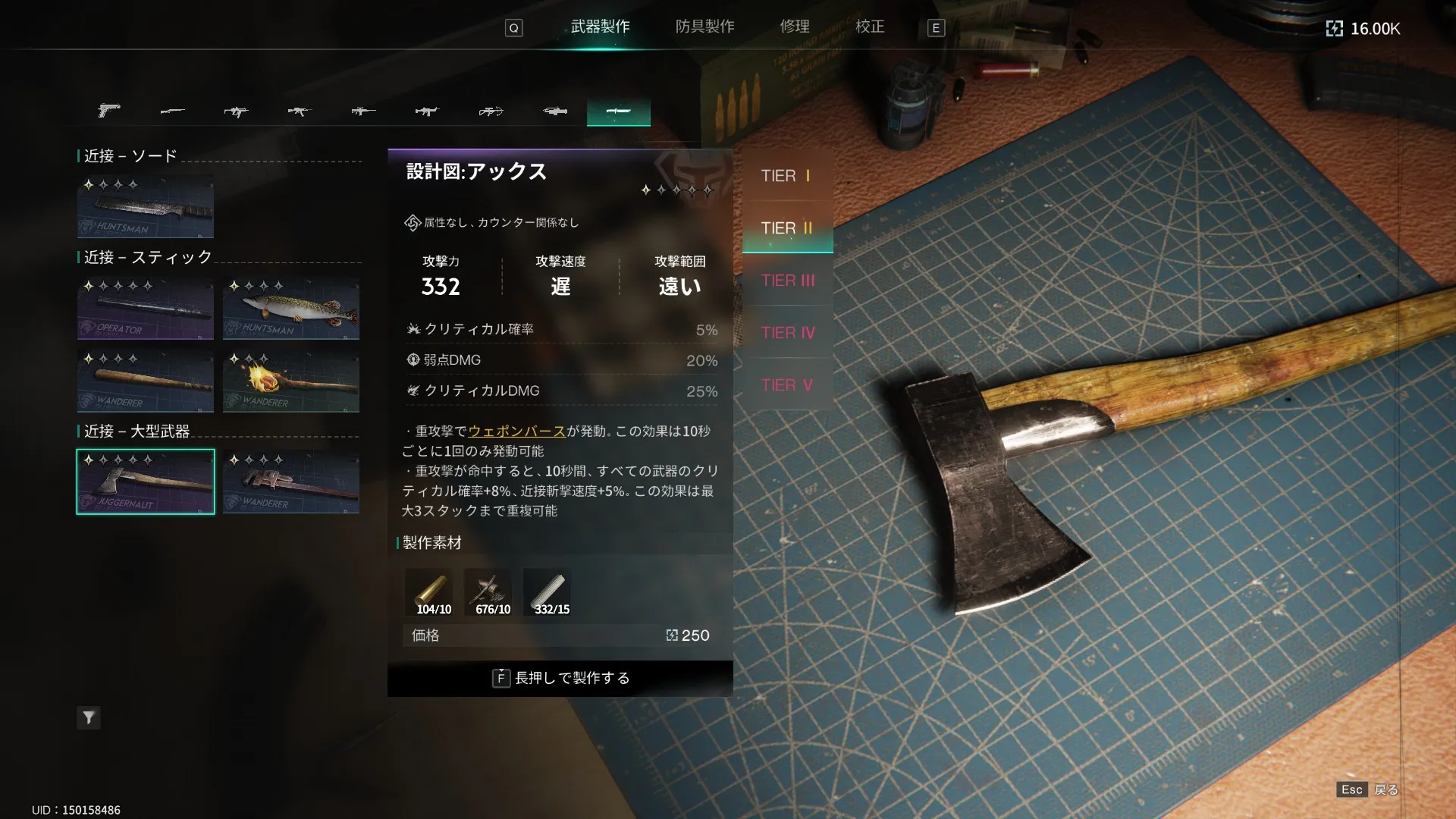Choose the pistol weapon category icon
The width and height of the screenshot is (1456, 819).
click(x=109, y=111)
